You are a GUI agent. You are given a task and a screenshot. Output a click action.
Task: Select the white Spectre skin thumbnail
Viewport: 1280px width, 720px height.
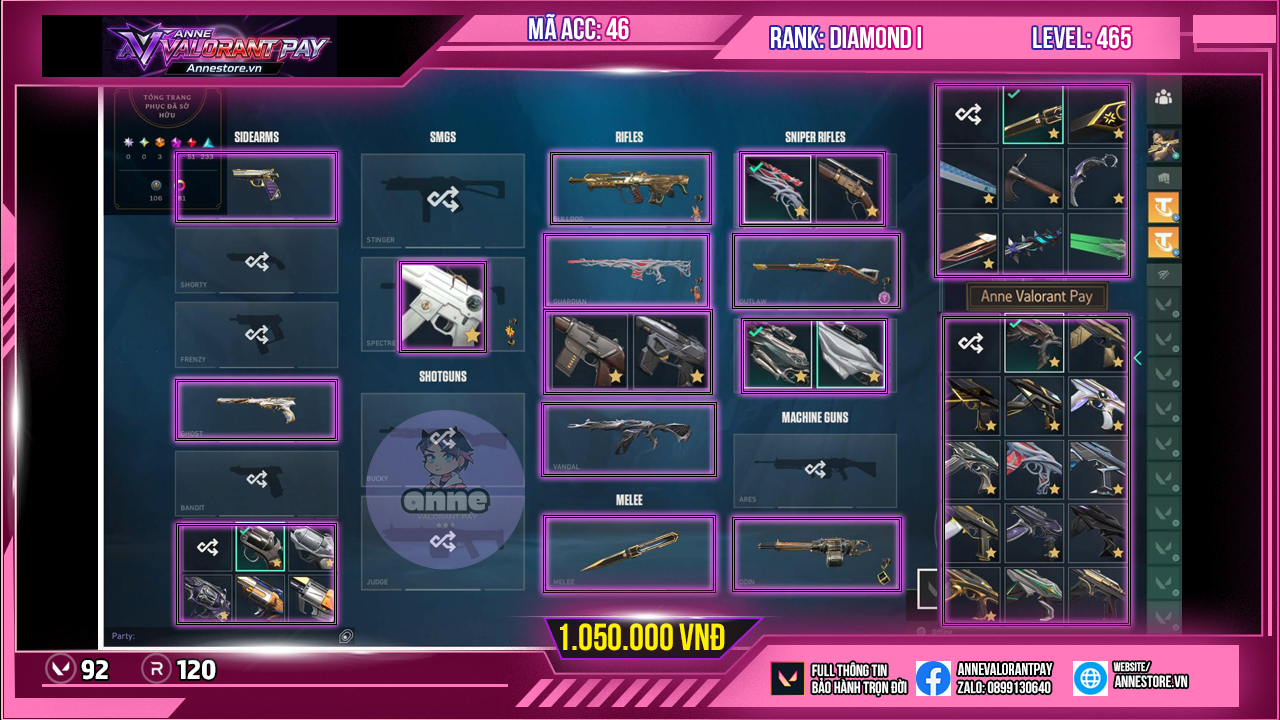442,306
